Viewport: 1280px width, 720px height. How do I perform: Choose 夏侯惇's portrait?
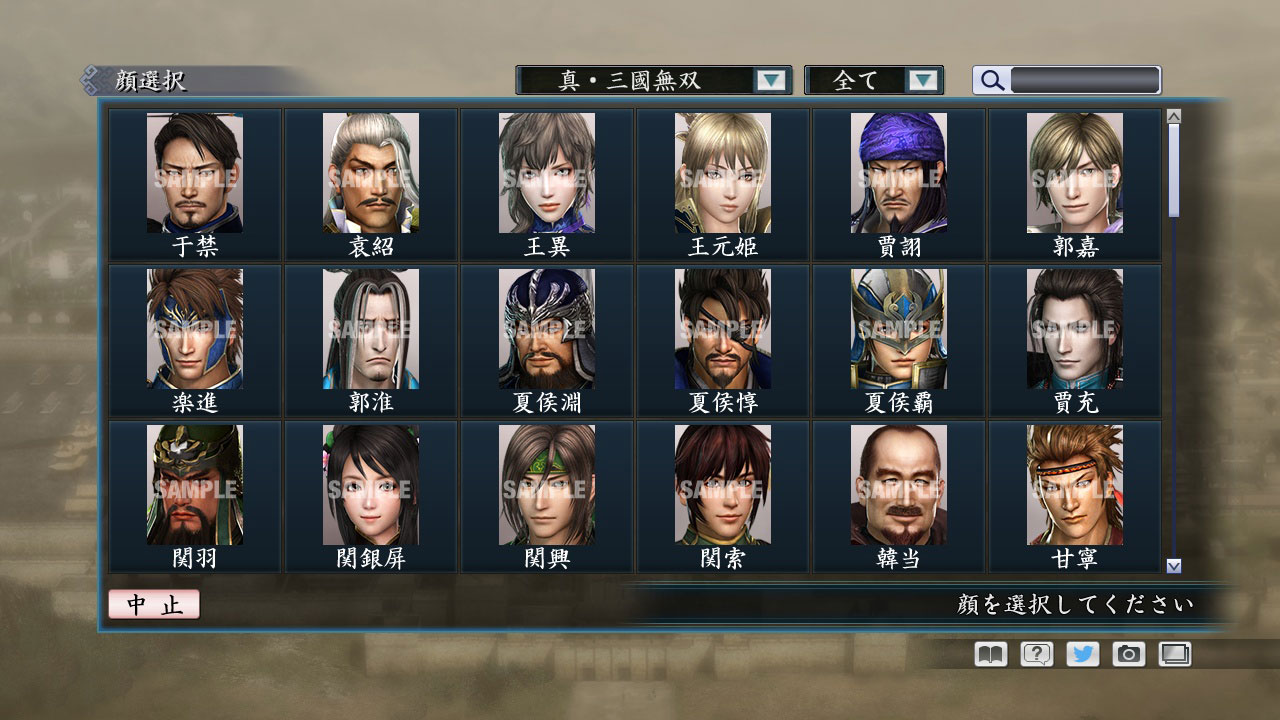[x=722, y=330]
